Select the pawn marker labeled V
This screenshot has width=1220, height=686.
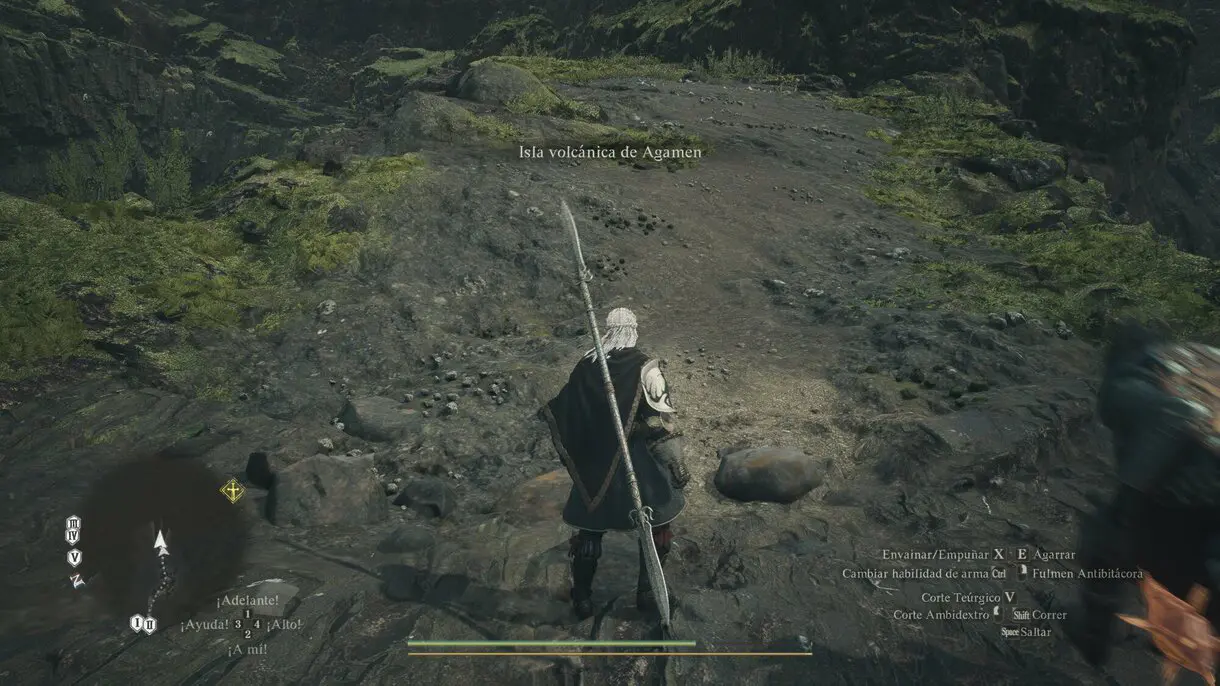75,557
